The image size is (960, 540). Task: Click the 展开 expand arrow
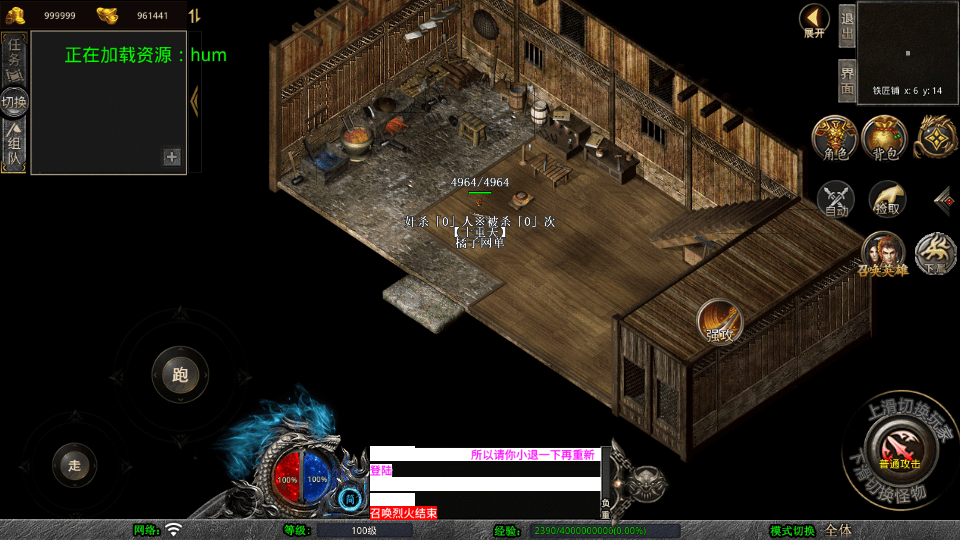coord(815,20)
